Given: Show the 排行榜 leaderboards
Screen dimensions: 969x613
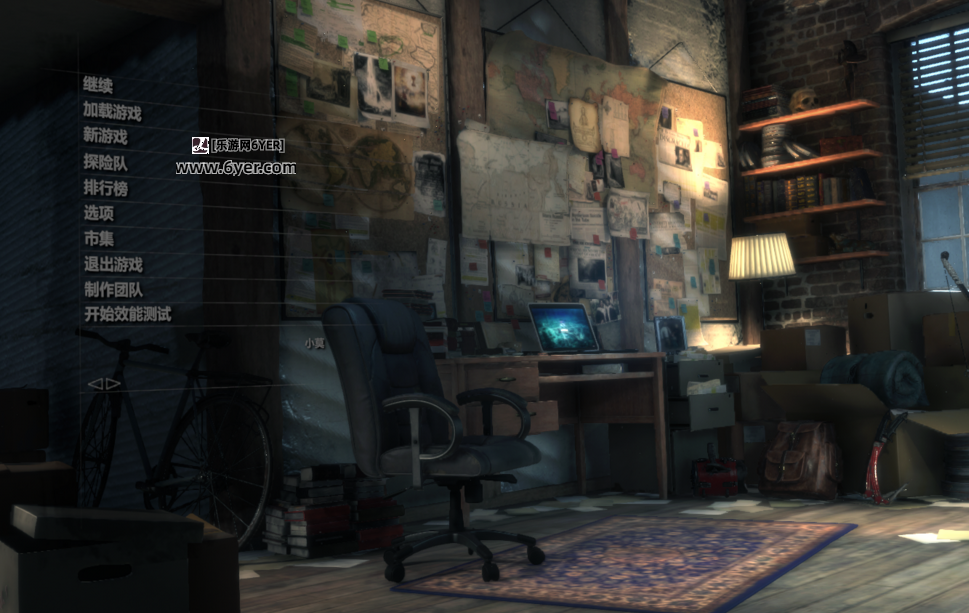Looking at the screenshot, I should tap(105, 188).
